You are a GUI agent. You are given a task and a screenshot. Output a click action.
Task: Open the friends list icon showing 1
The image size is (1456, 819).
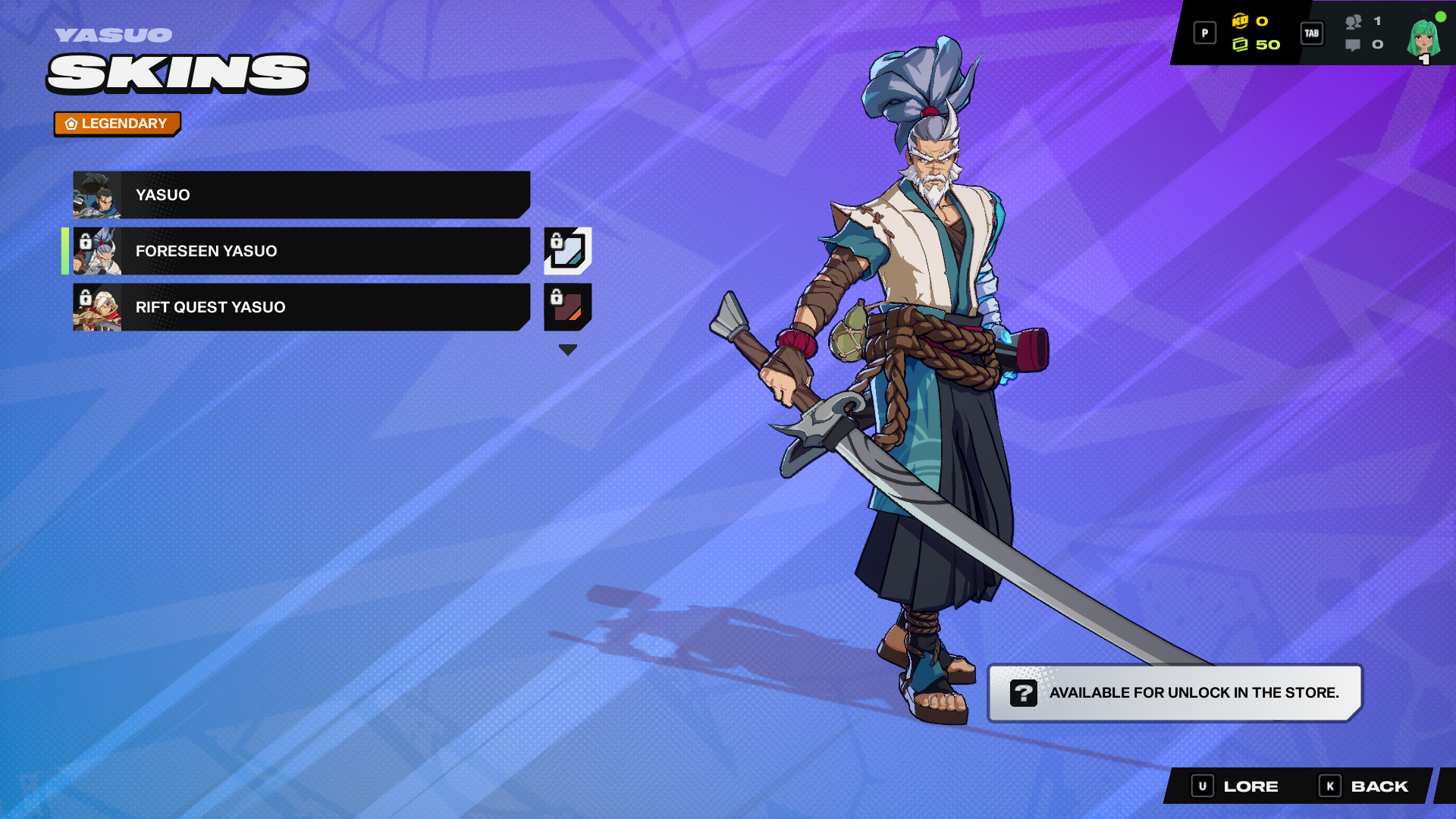(1354, 23)
